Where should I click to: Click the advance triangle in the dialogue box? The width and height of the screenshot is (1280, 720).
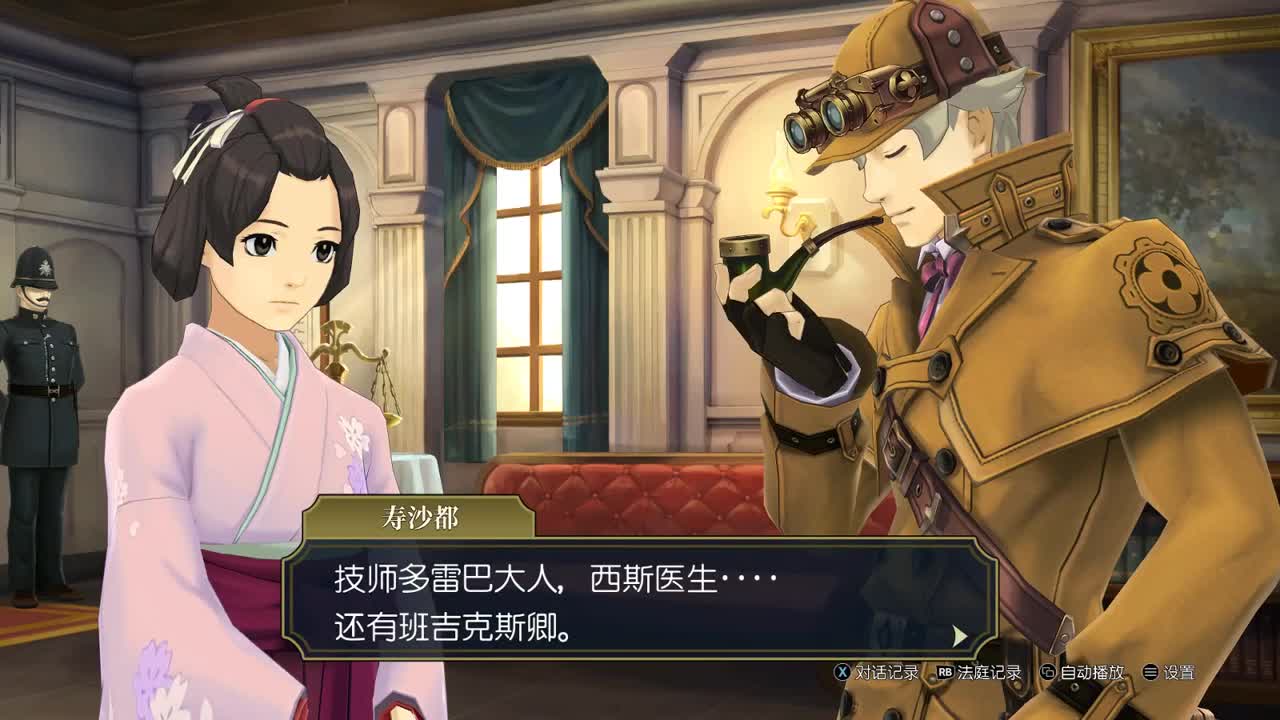[x=958, y=636]
